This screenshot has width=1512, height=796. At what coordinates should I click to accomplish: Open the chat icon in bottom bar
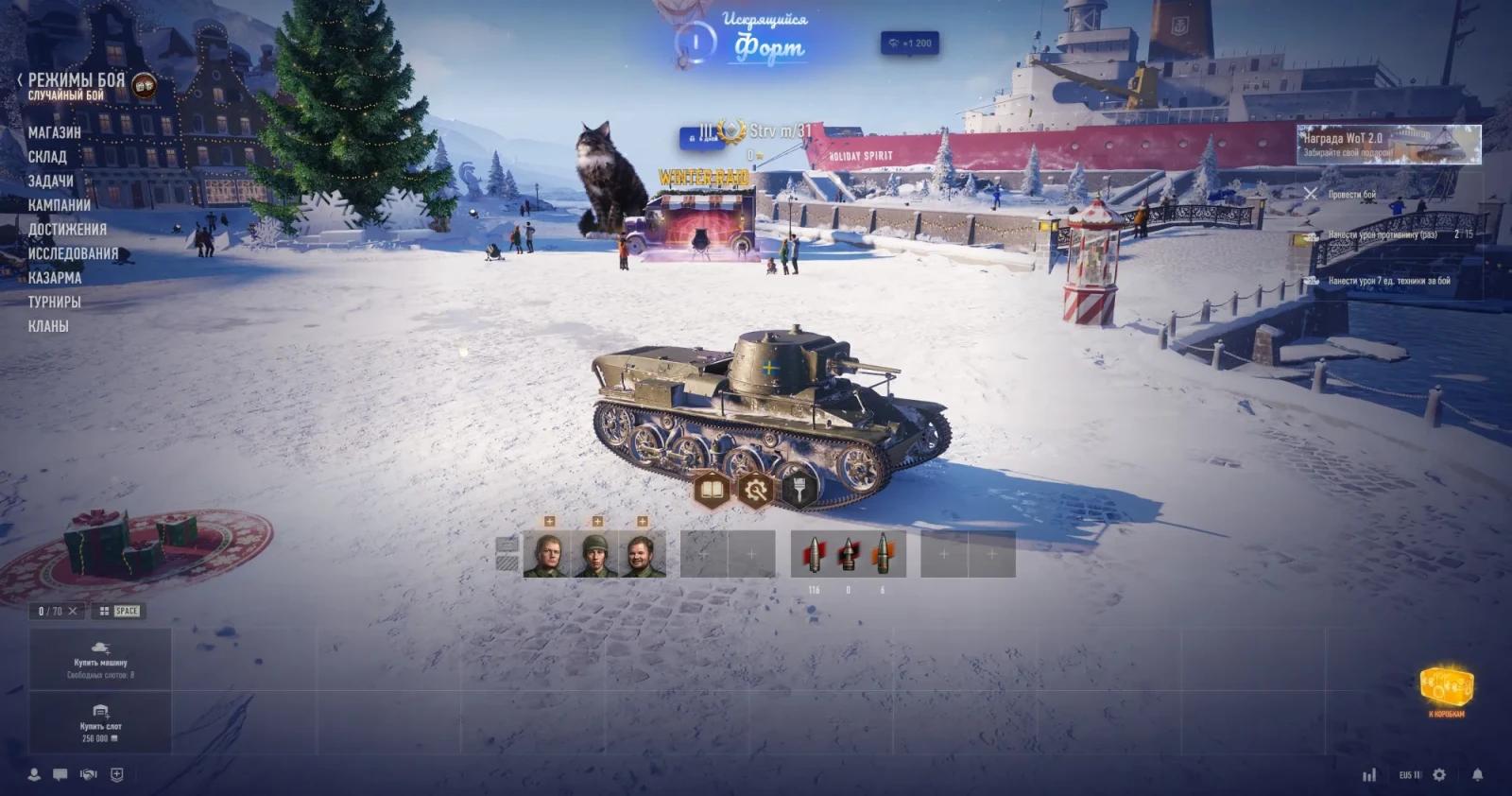coord(60,773)
